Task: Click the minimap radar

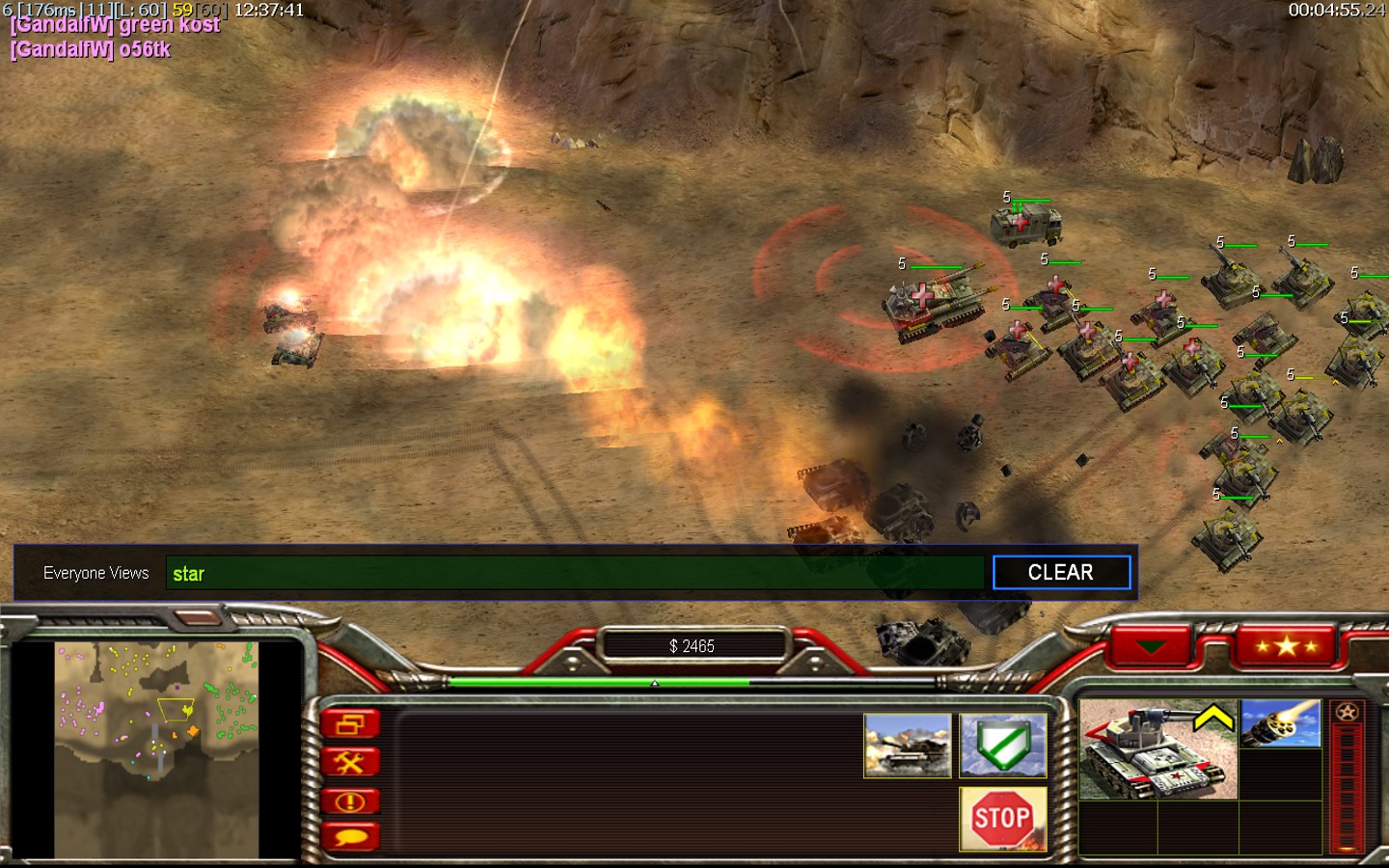Action: point(156,748)
